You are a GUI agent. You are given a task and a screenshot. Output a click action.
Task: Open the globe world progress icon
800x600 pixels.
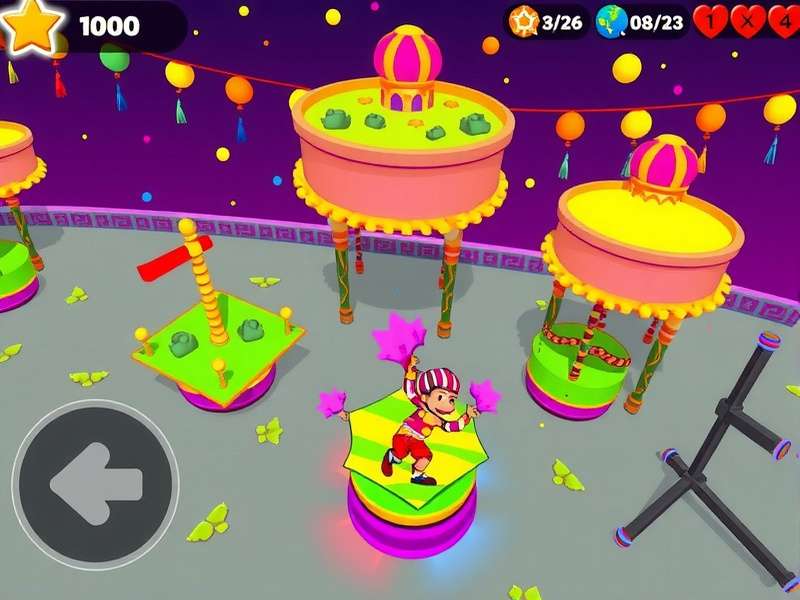pyautogui.click(x=611, y=20)
